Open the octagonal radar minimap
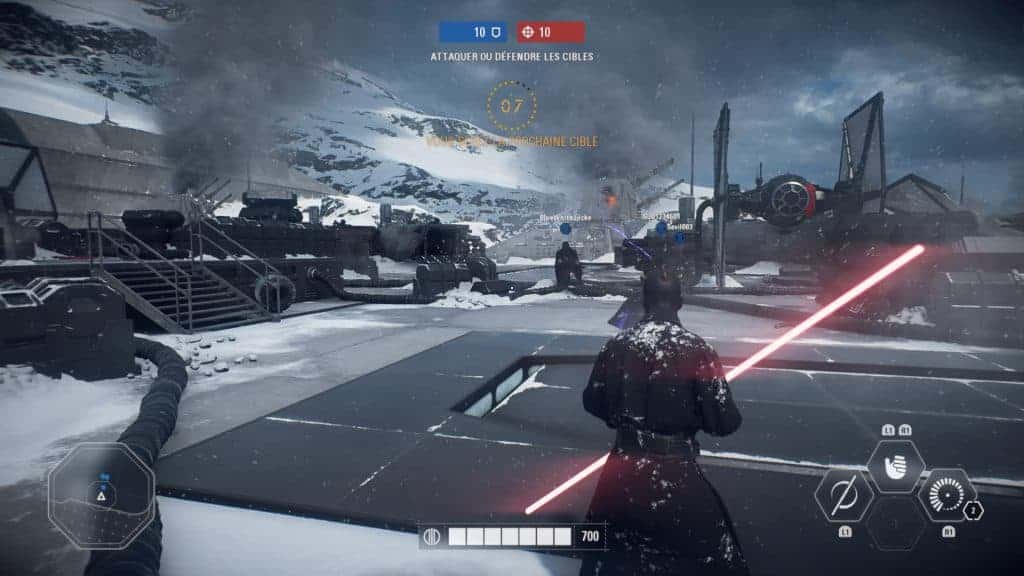This screenshot has width=1024, height=576. coord(100,495)
